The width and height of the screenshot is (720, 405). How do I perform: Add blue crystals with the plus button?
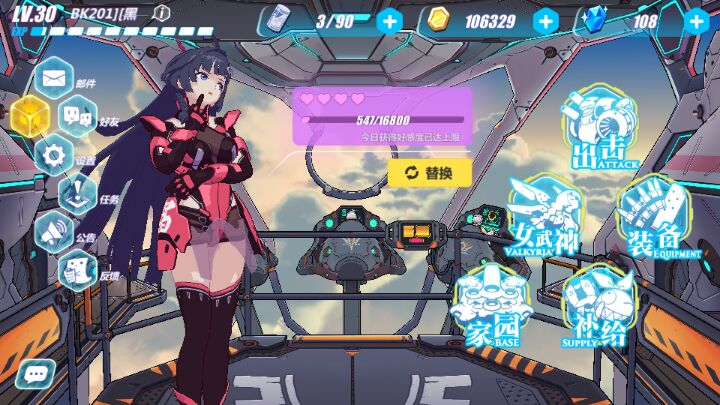(x=696, y=21)
